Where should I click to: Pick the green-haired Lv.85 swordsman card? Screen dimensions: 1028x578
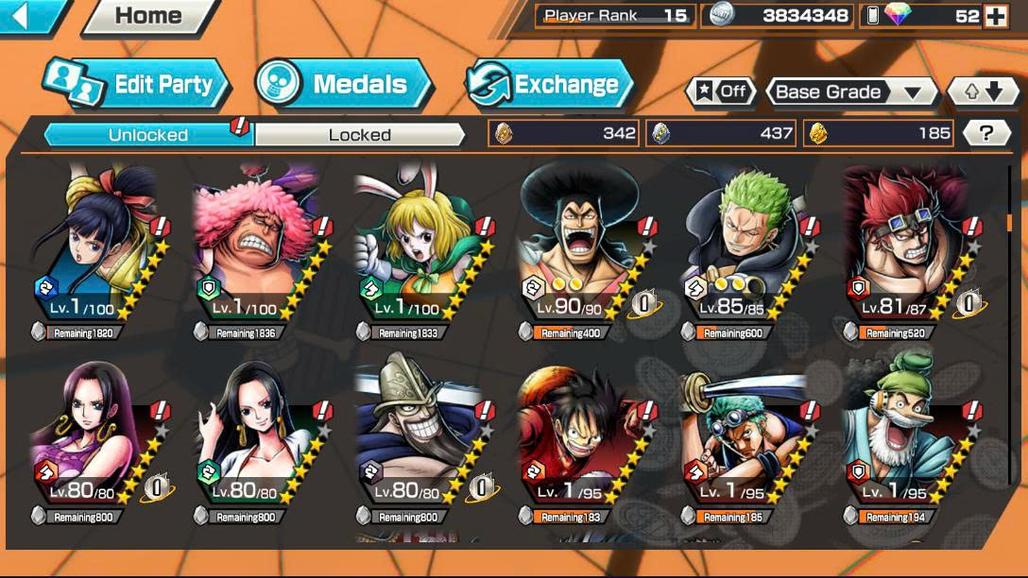(x=744, y=250)
